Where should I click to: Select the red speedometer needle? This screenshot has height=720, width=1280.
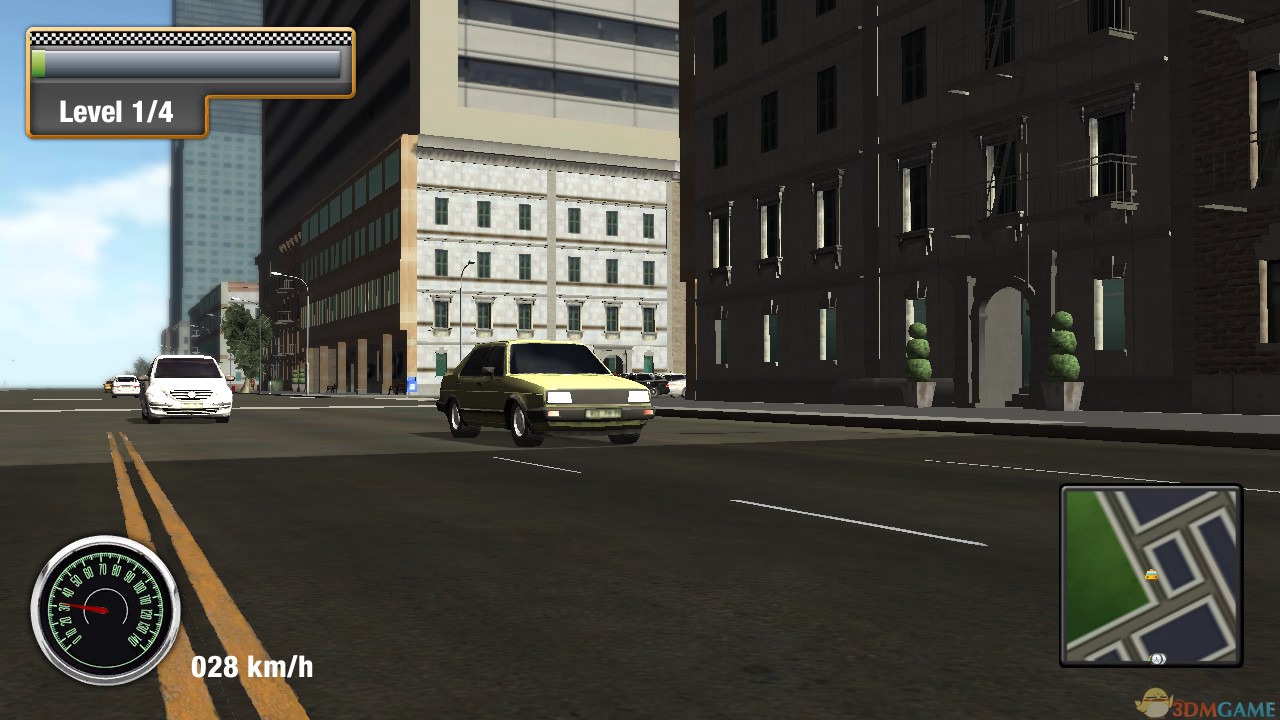85,606
